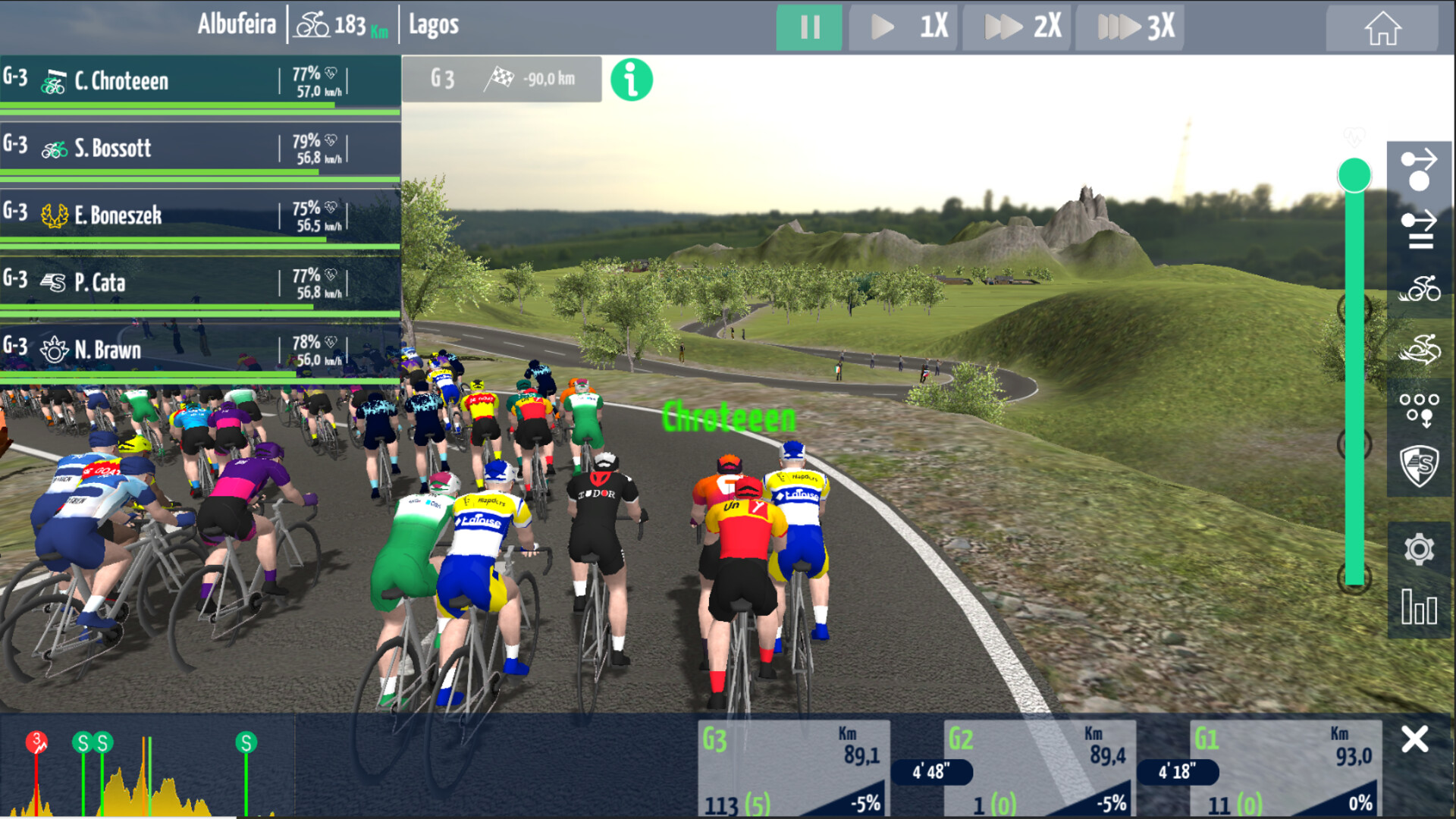Open the settings gear icon
Viewport: 1456px width, 819px height.
coord(1418,549)
